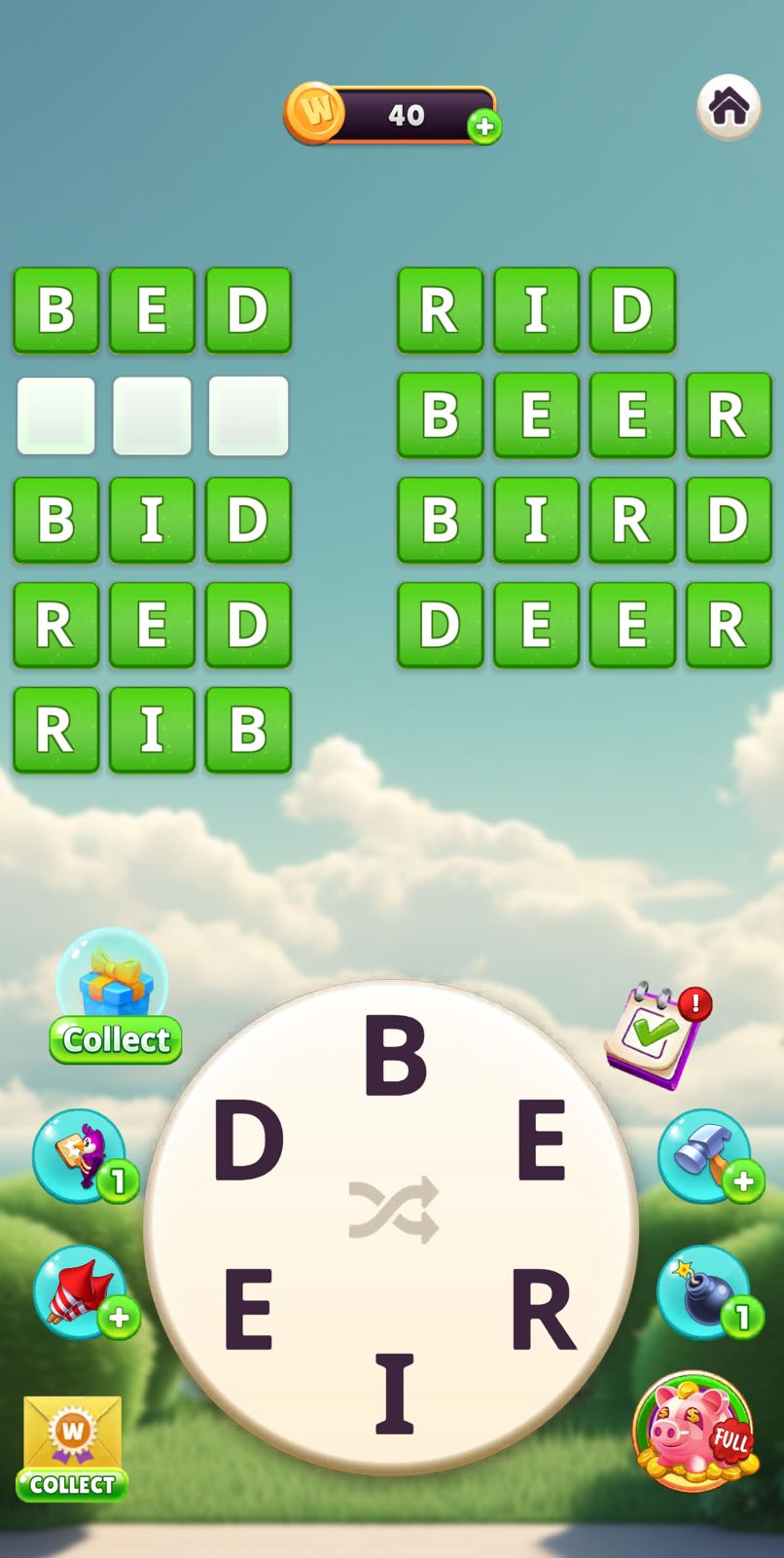Shuffle the letters in the wheel
Screen dimensions: 784x1558
tap(394, 1210)
